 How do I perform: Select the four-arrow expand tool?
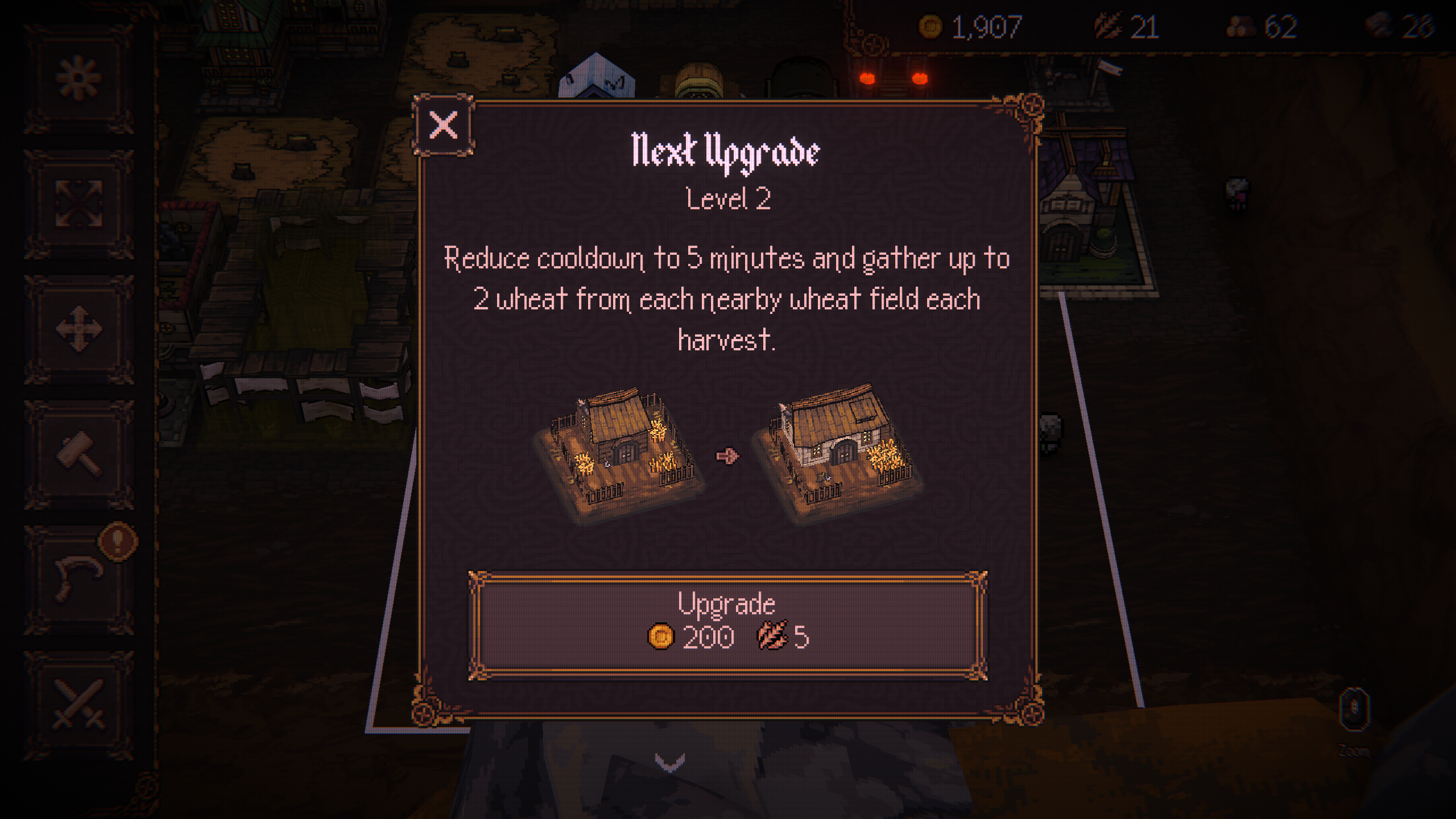pos(79,203)
